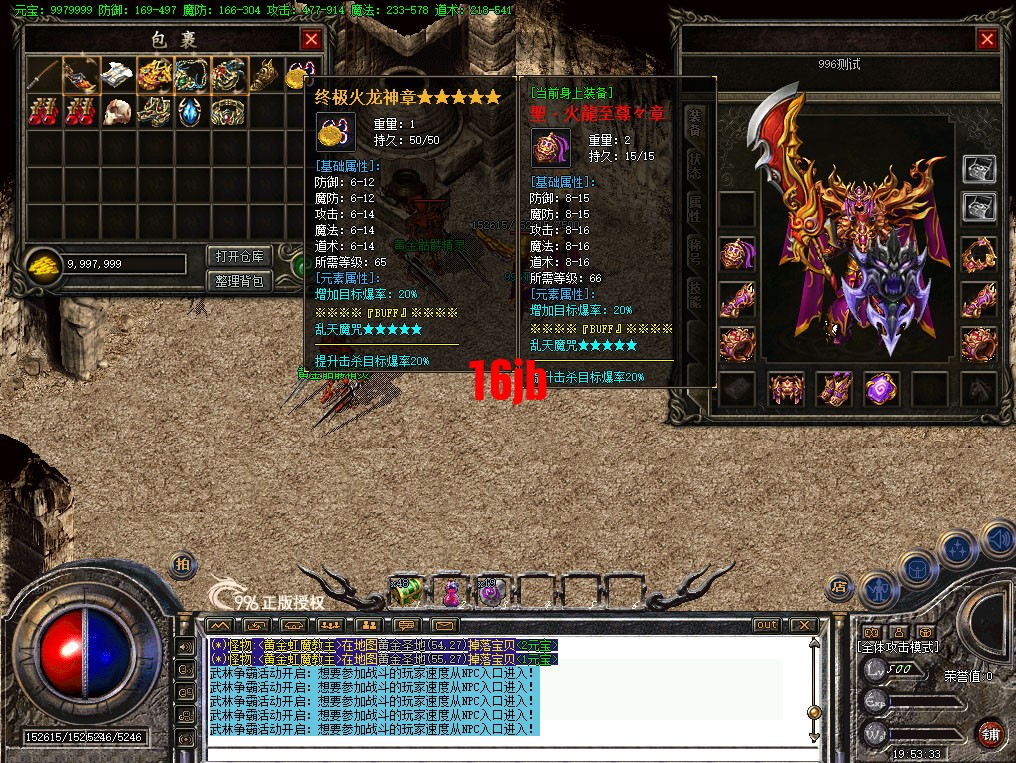Select the blue crystal gem in the bag

(190, 111)
